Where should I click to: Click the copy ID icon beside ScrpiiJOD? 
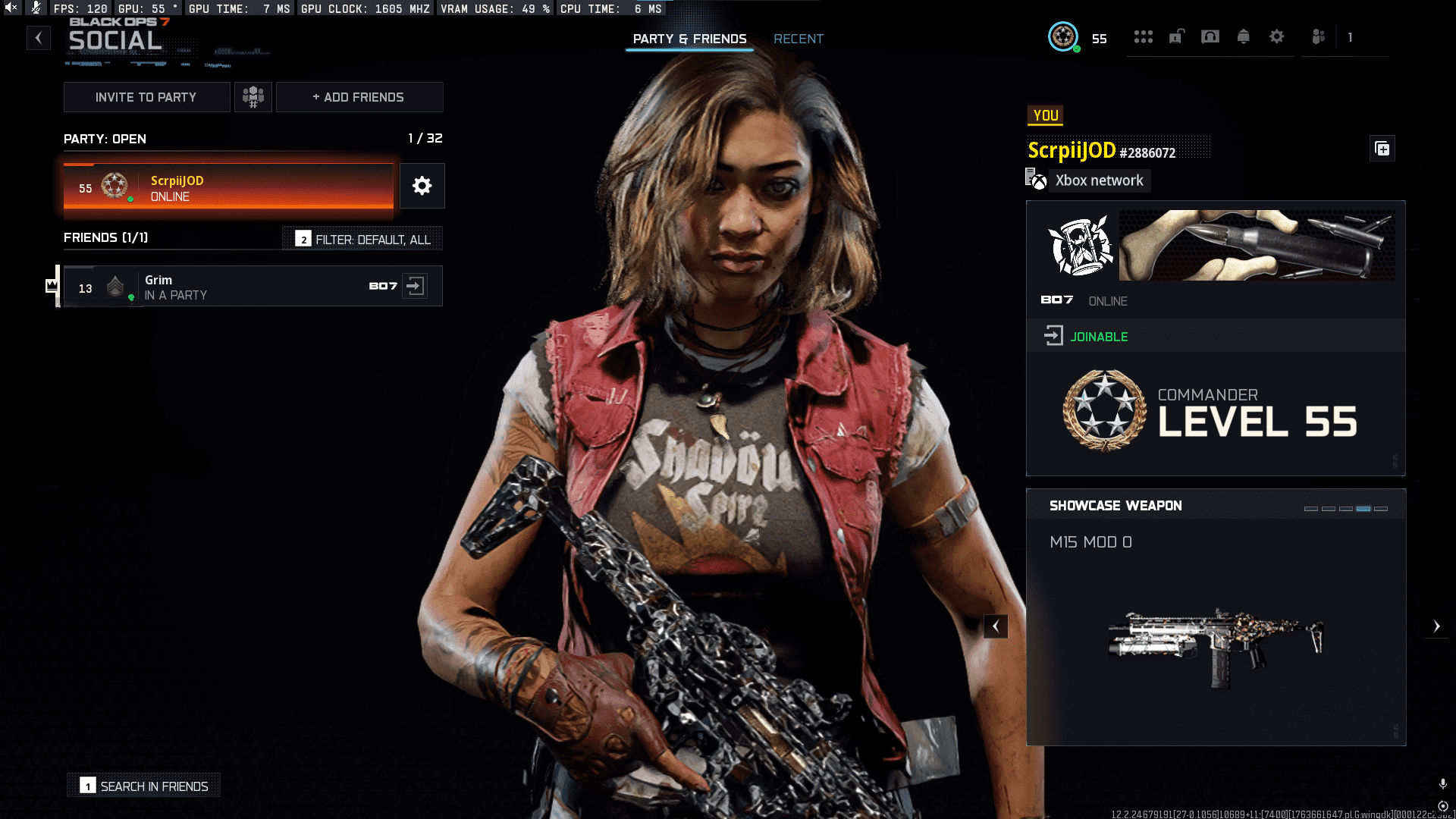1382,149
